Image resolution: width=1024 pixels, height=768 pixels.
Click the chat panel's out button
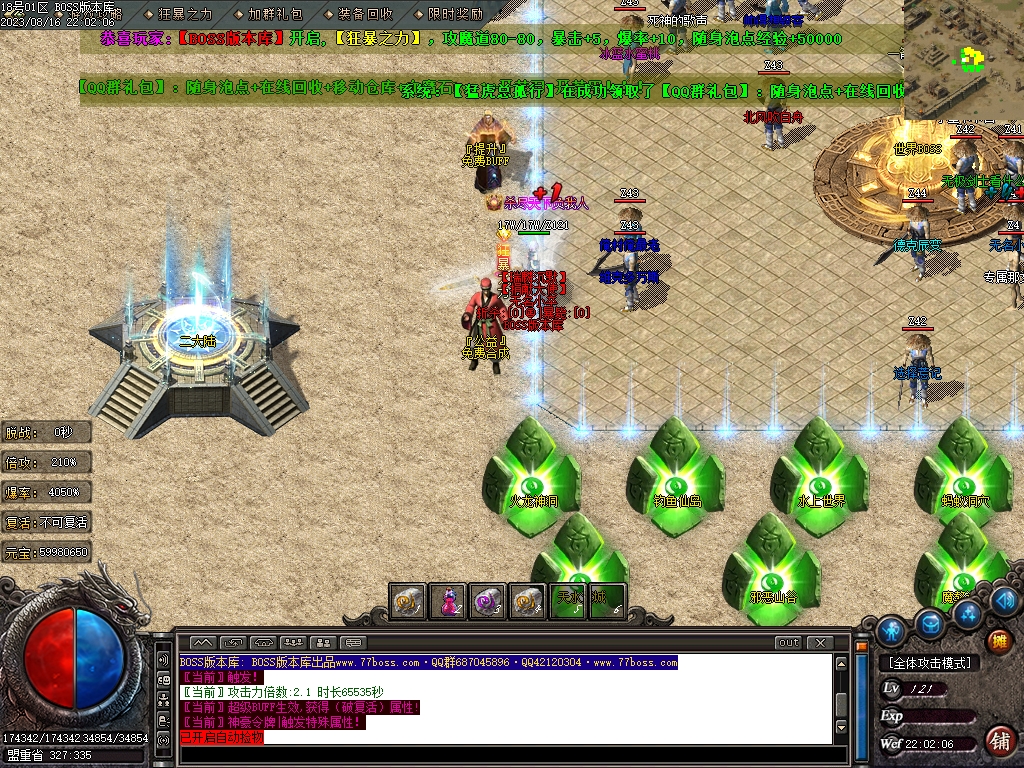(x=789, y=642)
